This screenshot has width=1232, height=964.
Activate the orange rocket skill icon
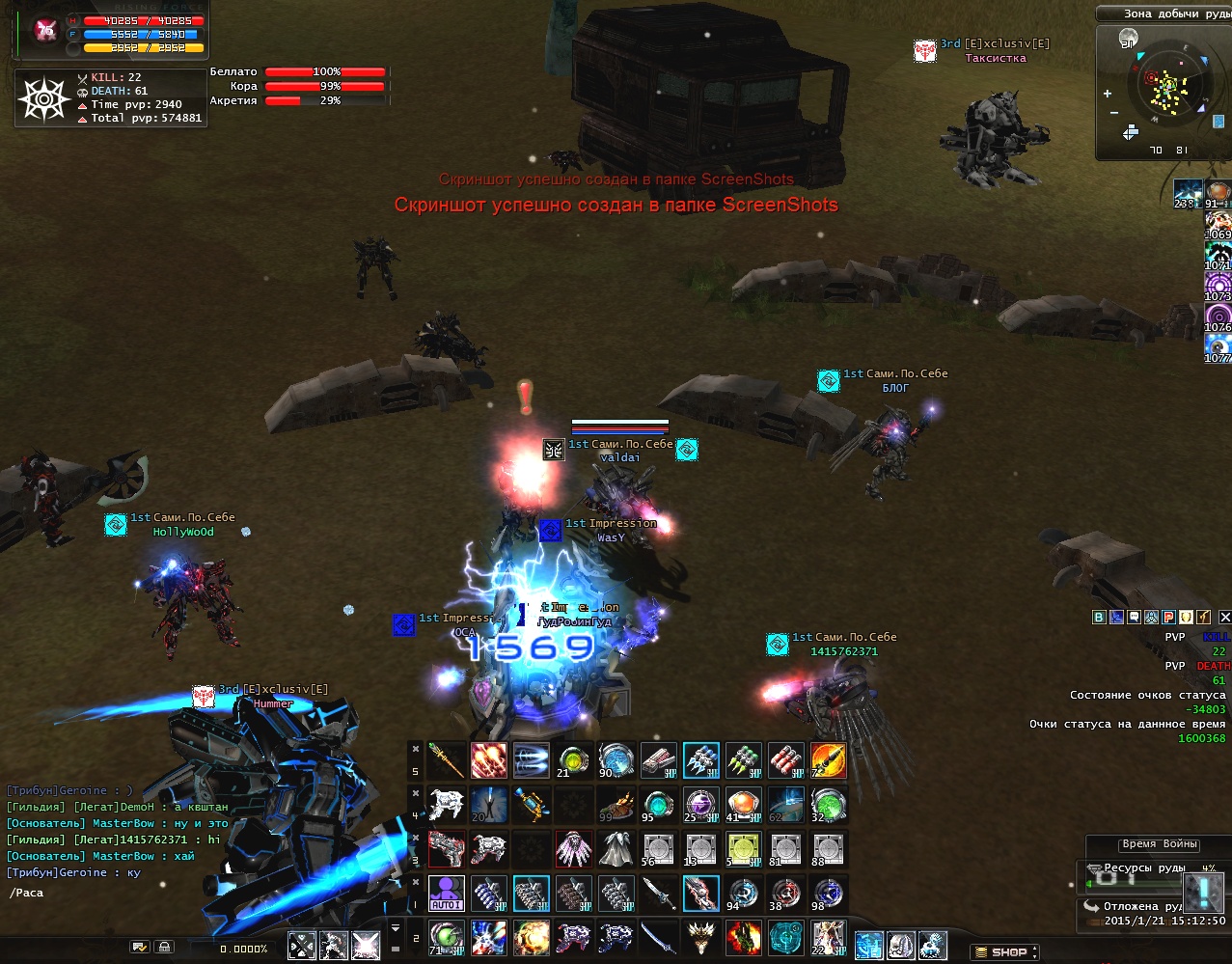click(x=828, y=760)
